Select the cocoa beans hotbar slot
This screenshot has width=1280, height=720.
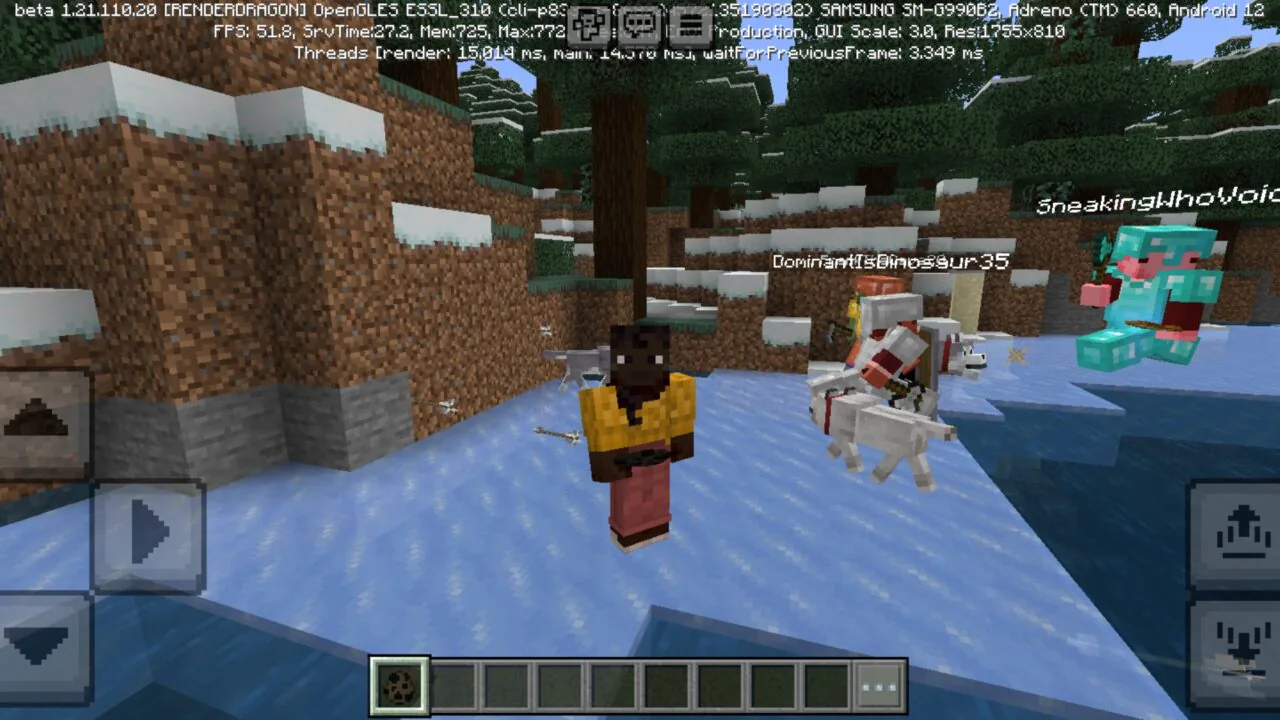point(398,685)
